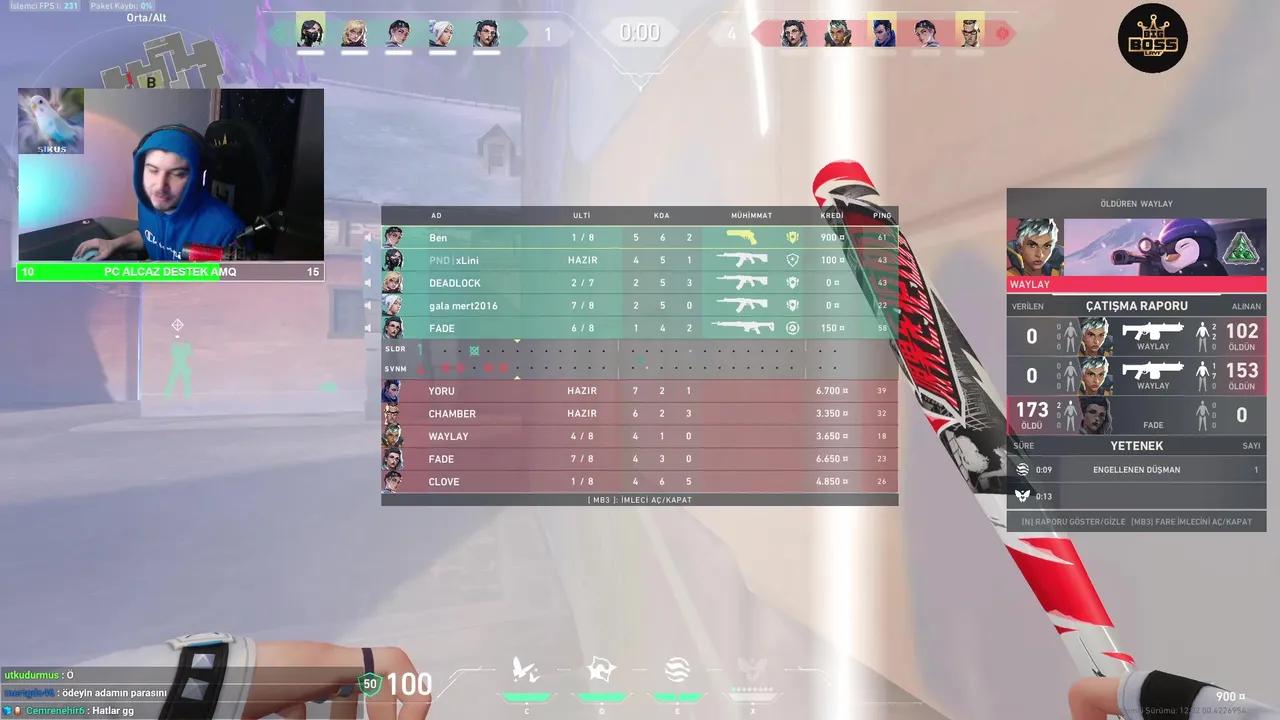The height and width of the screenshot is (720, 1280).
Task: Toggle the spectate arrow beside Ben's row
Action: 368,237
